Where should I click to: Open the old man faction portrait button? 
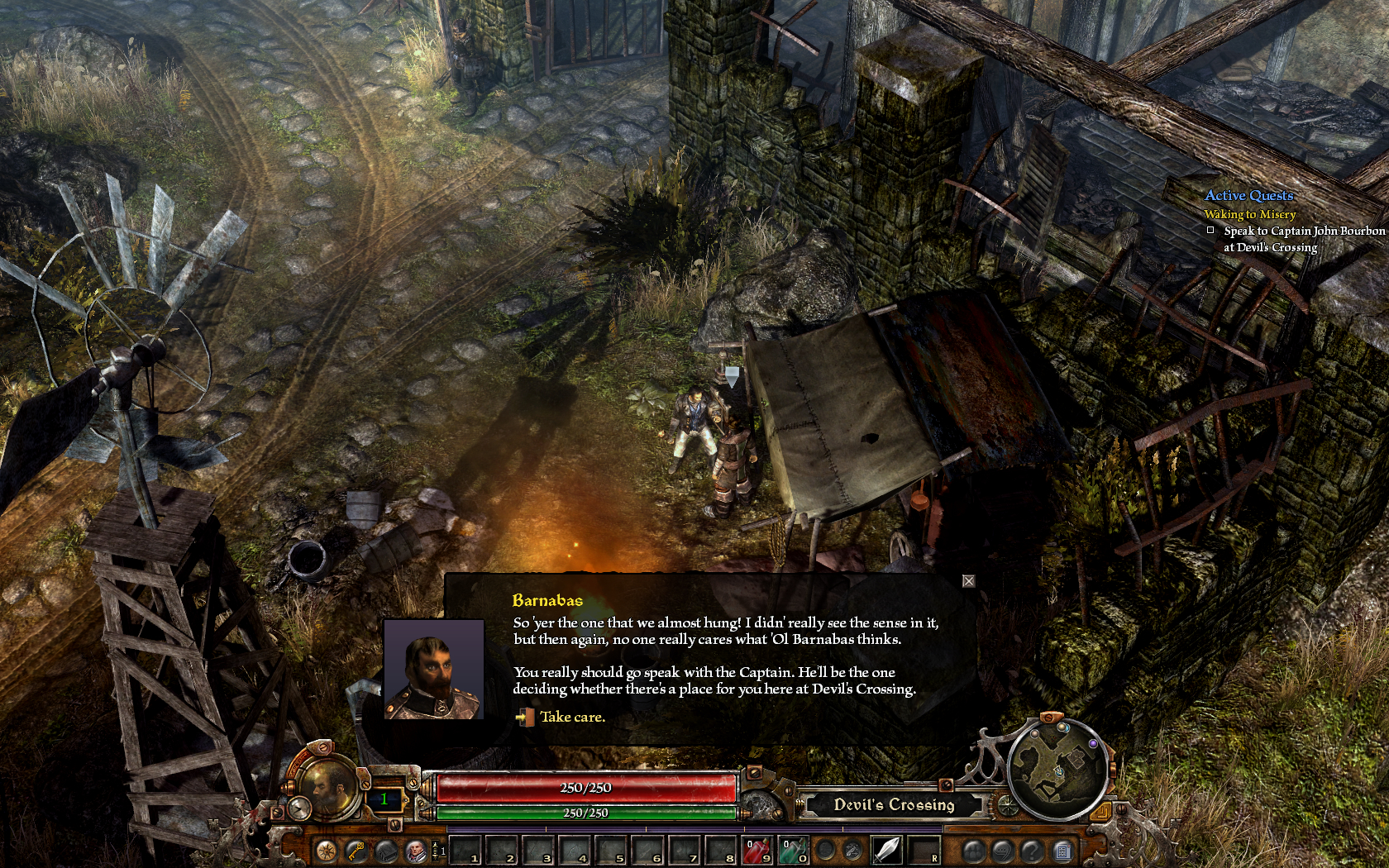[416, 851]
